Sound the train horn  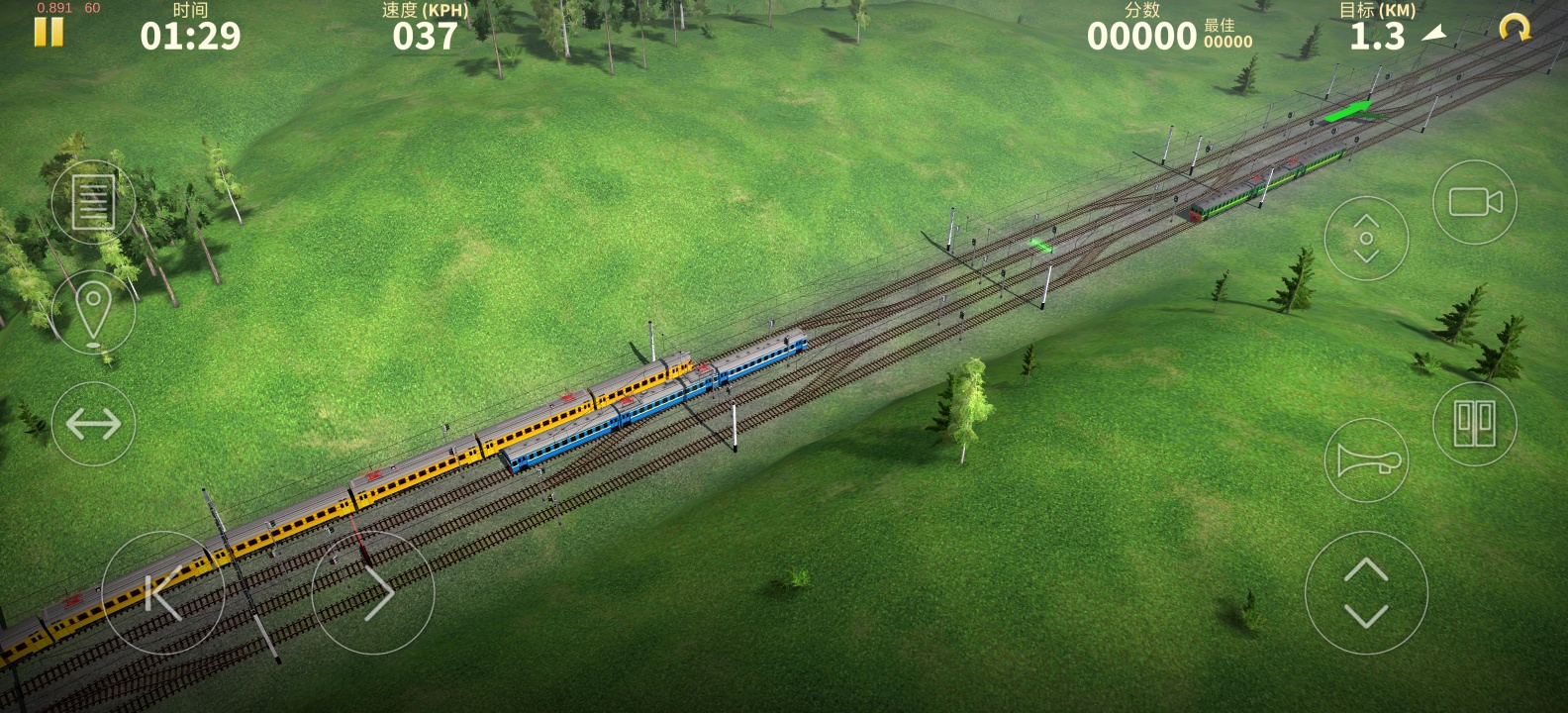1366,460
